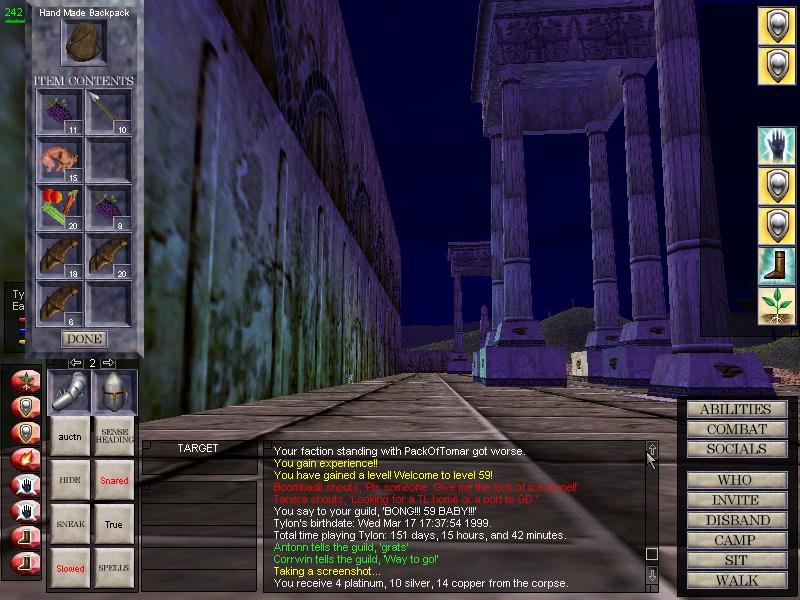This screenshot has width=800, height=600.
Task: Trigger the auctn social hotbutton
Action: [x=70, y=437]
